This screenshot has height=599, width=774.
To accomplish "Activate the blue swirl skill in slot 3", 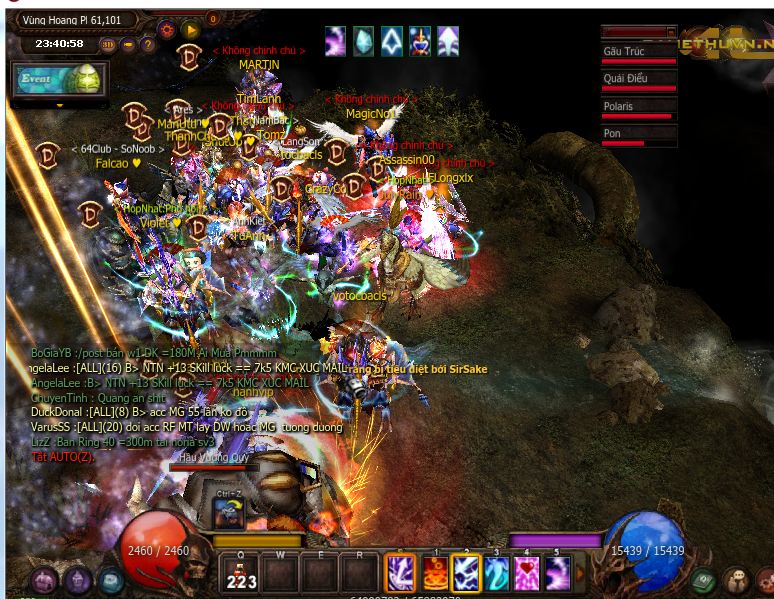I will [x=497, y=574].
